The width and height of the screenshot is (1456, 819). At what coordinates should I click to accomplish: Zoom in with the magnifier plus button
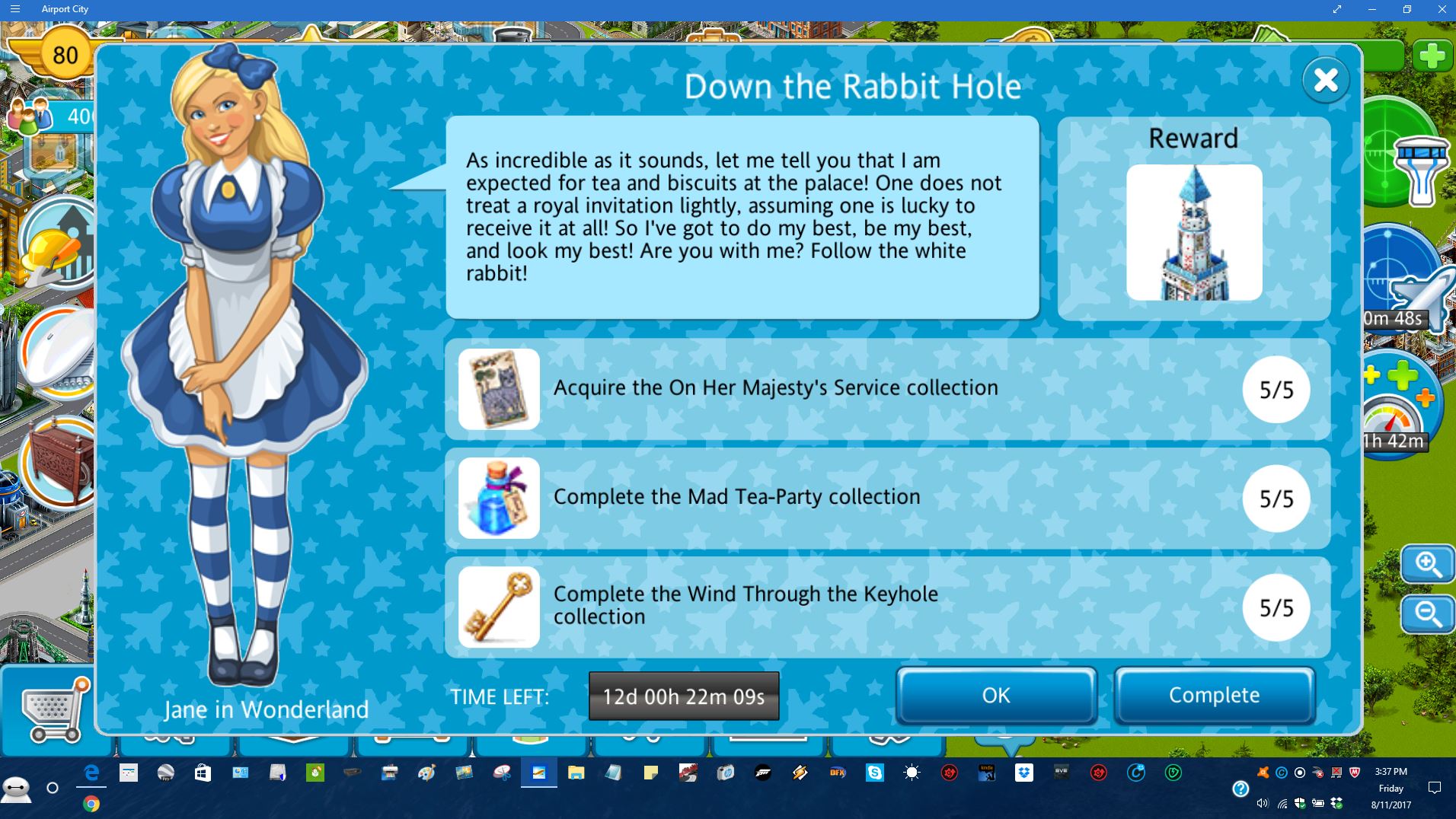[x=1427, y=565]
